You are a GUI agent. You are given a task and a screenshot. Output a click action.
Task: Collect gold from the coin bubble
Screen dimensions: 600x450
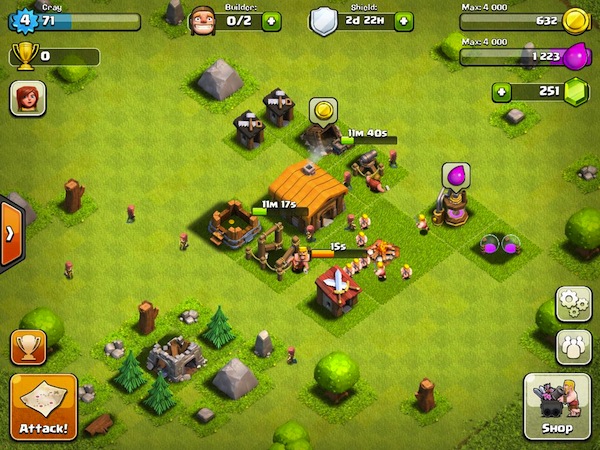322,108
